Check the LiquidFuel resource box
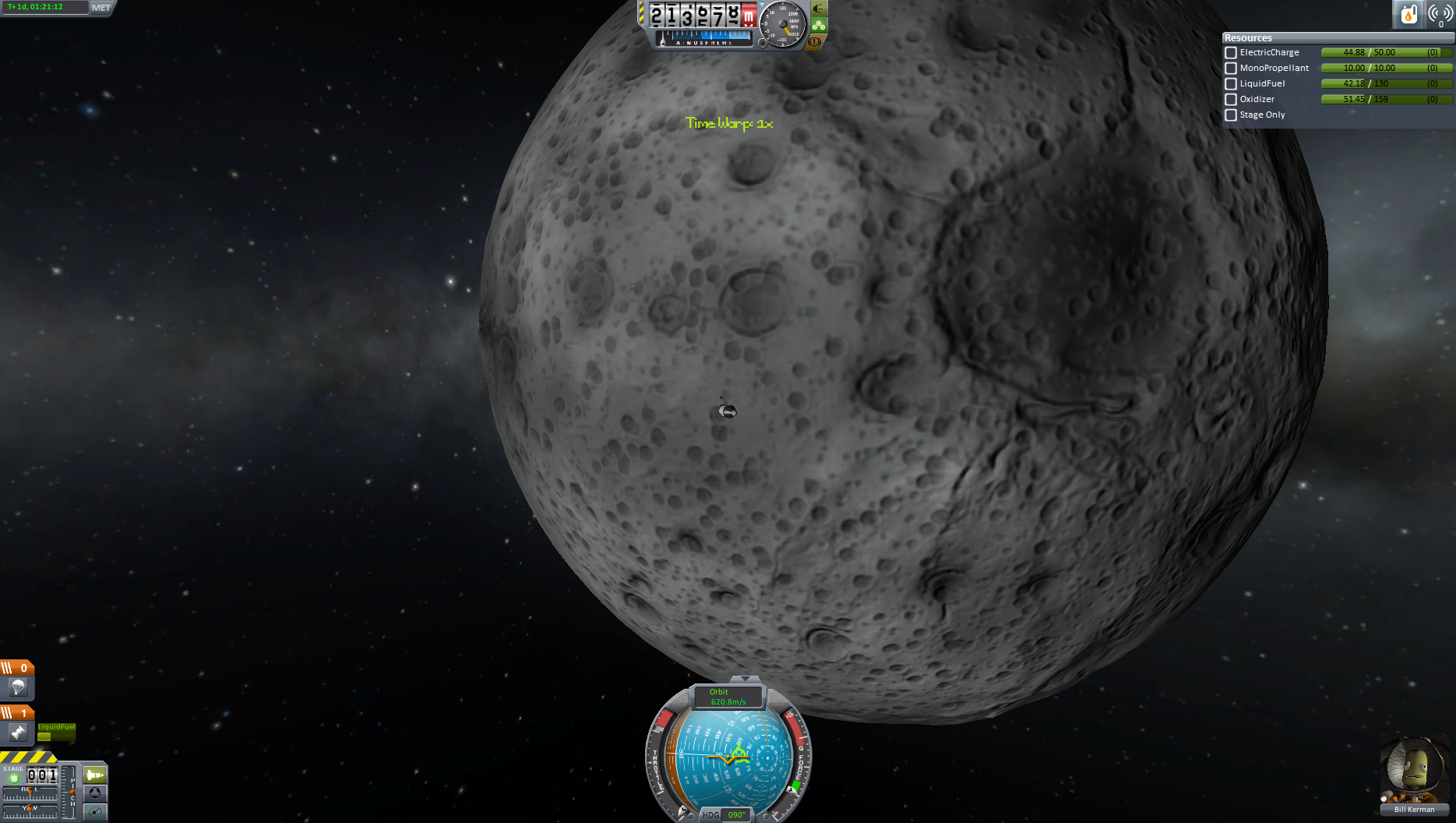 point(1231,84)
